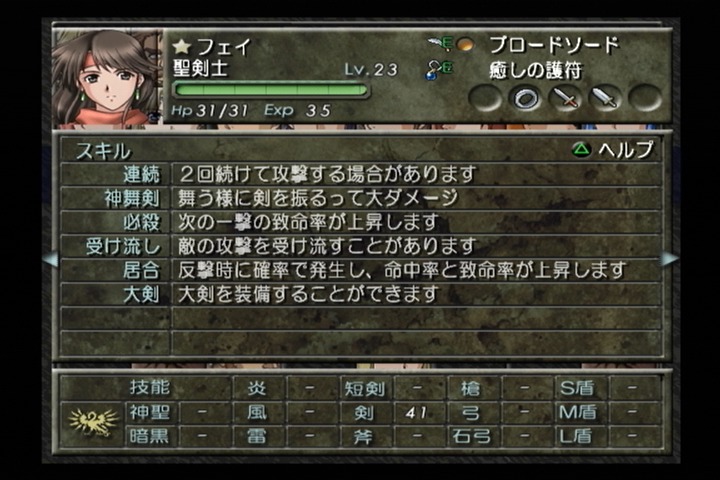
Task: Select the 居合 skill row
Action: (137, 270)
